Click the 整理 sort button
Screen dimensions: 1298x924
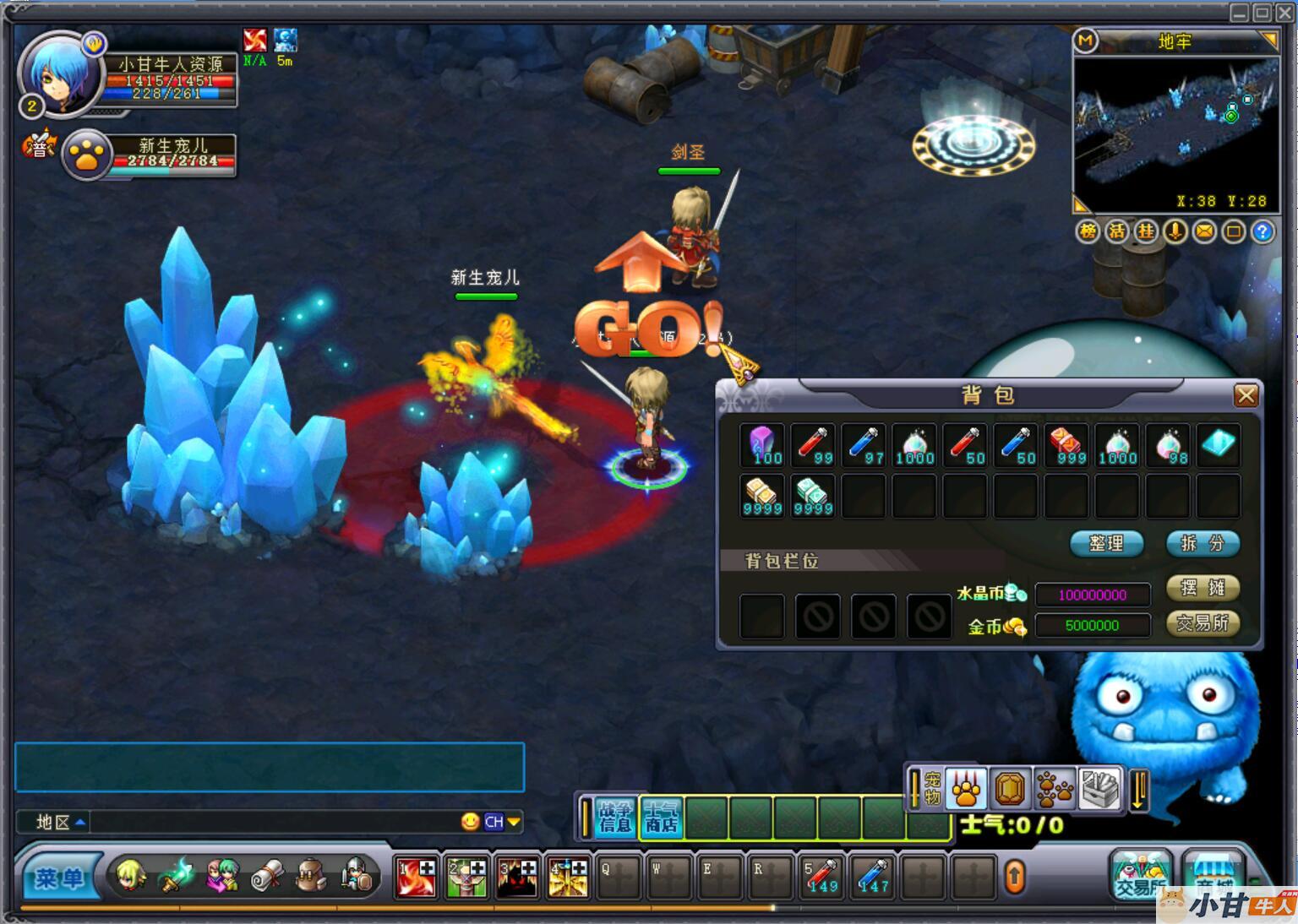[x=1106, y=543]
